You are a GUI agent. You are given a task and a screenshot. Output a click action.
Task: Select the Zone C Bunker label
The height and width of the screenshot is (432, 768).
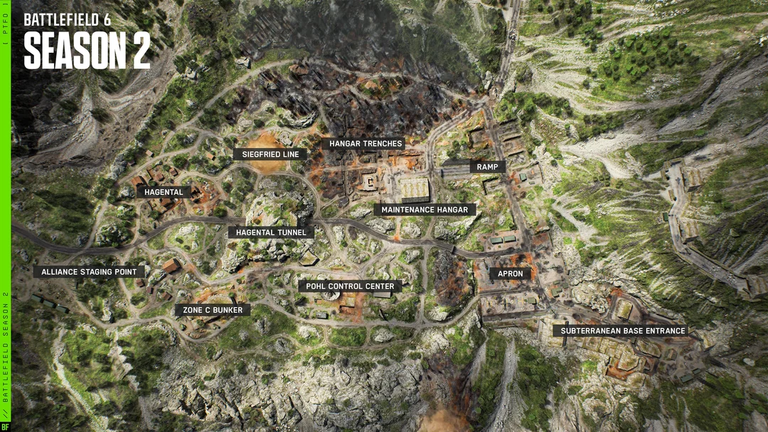[x=212, y=310]
